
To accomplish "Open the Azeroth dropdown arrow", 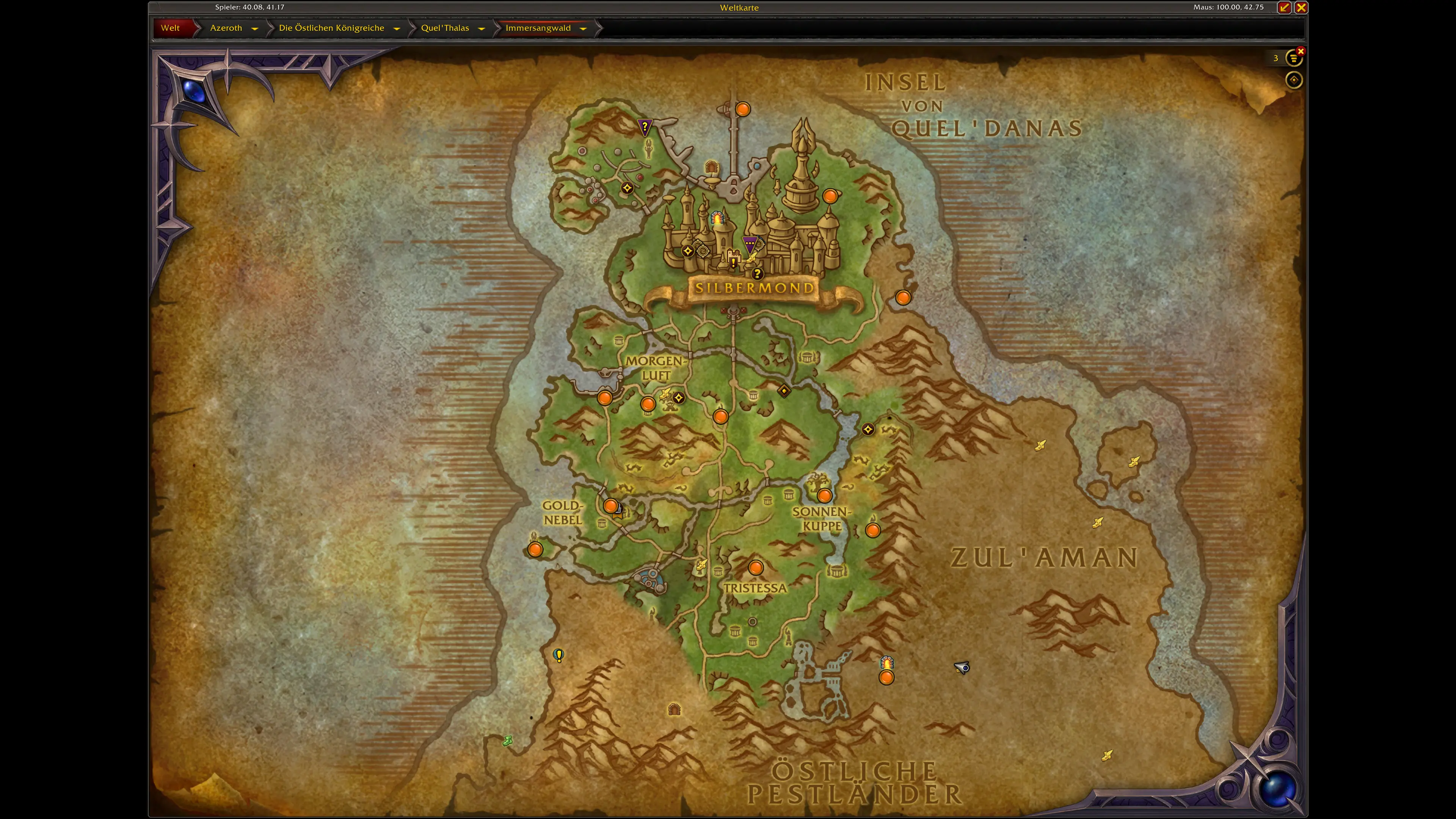I will coord(255,28).
